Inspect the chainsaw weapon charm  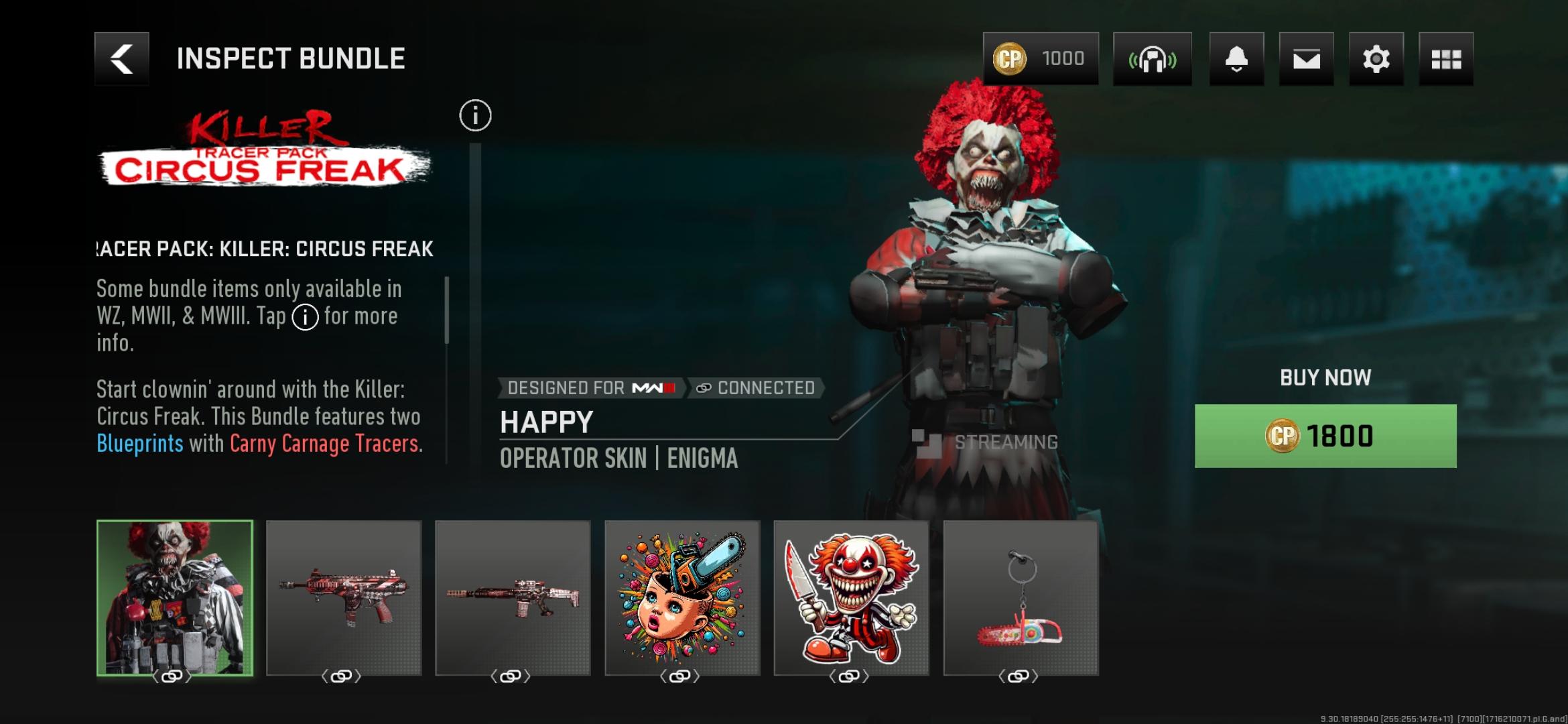[1021, 597]
